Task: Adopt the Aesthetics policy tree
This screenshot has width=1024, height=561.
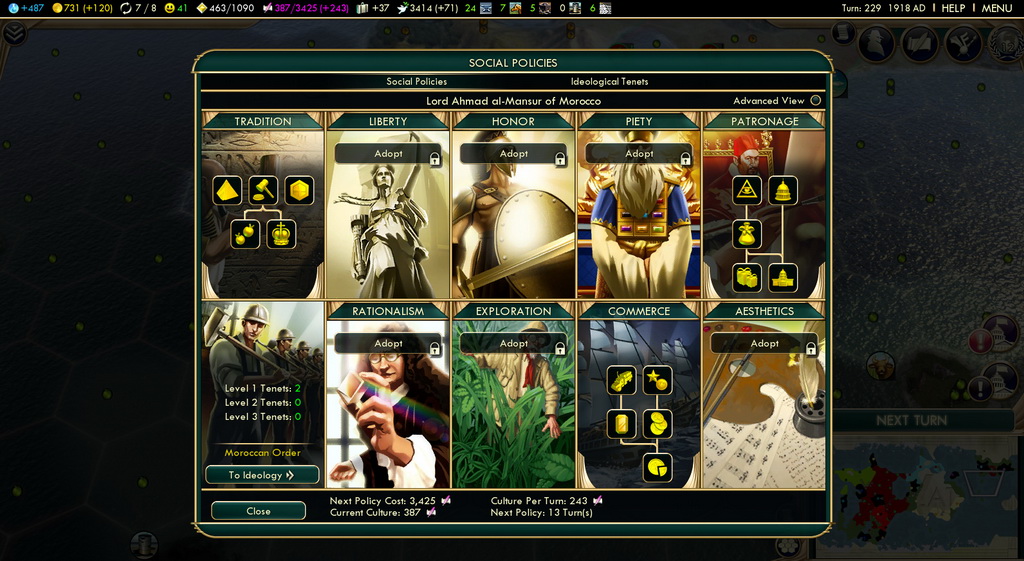Action: 764,344
